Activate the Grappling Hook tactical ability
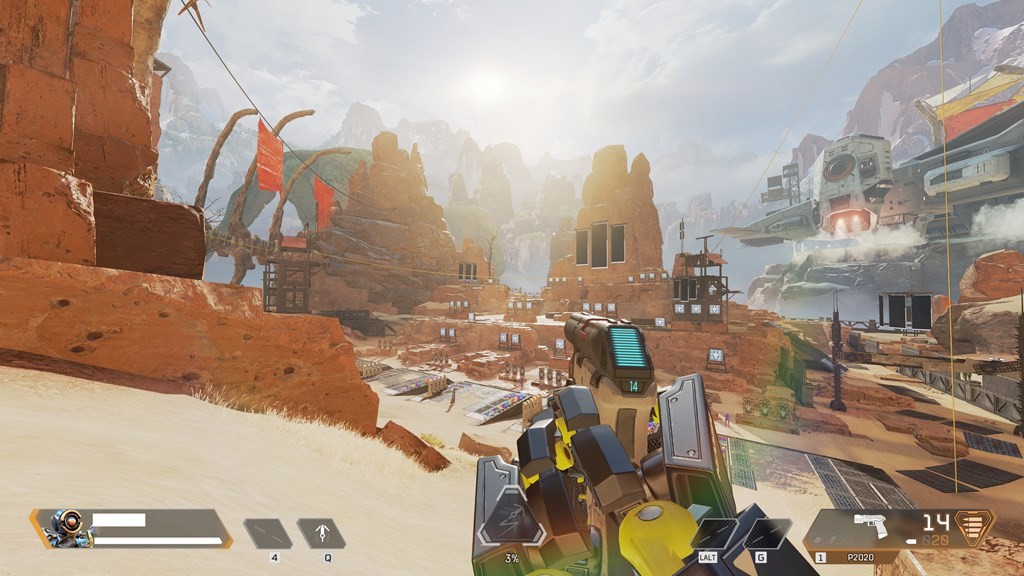The image size is (1024, 576). (321, 534)
